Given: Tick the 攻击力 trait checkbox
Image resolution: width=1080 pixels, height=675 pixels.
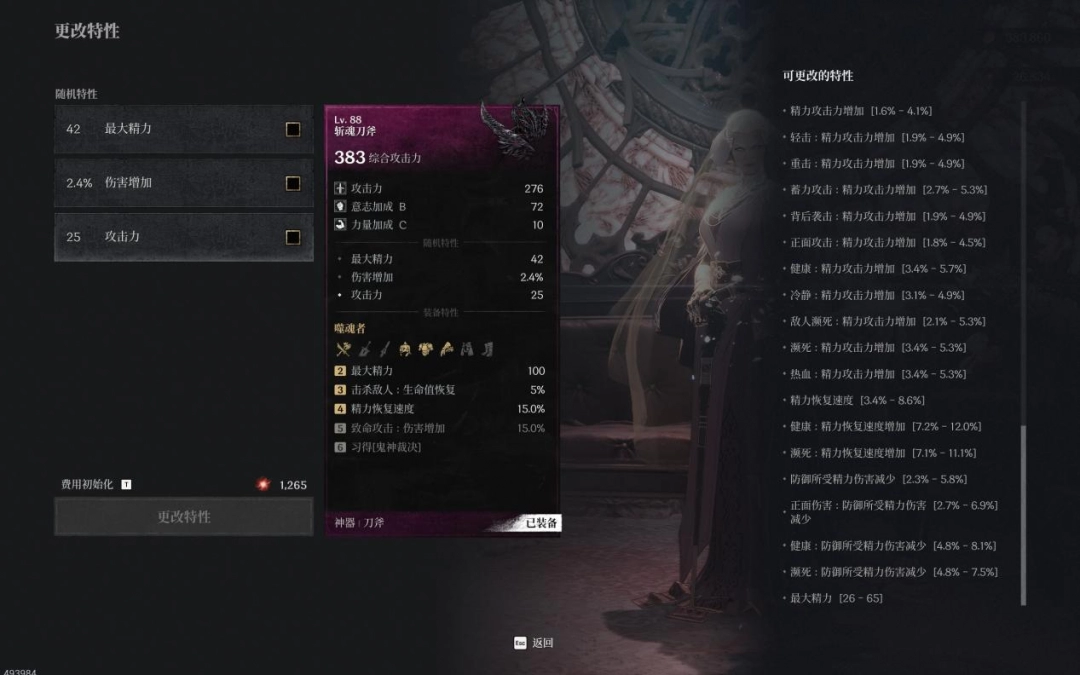Looking at the screenshot, I should tap(293, 237).
